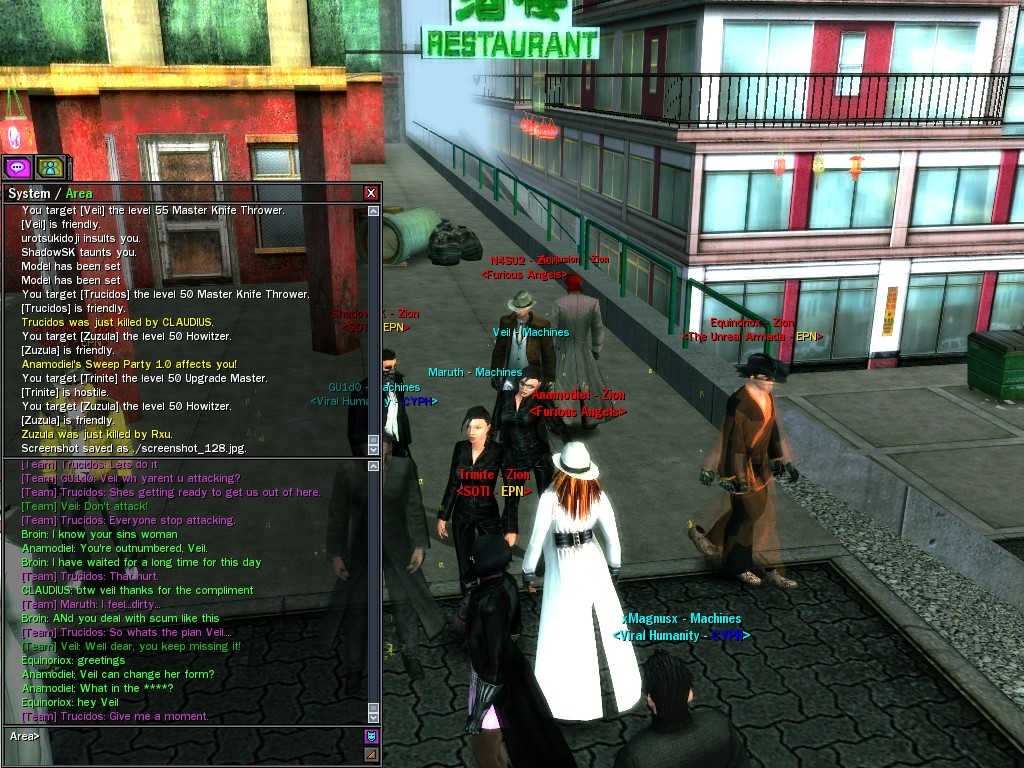Open the pink speech-bubble chat tab

pos(17,167)
